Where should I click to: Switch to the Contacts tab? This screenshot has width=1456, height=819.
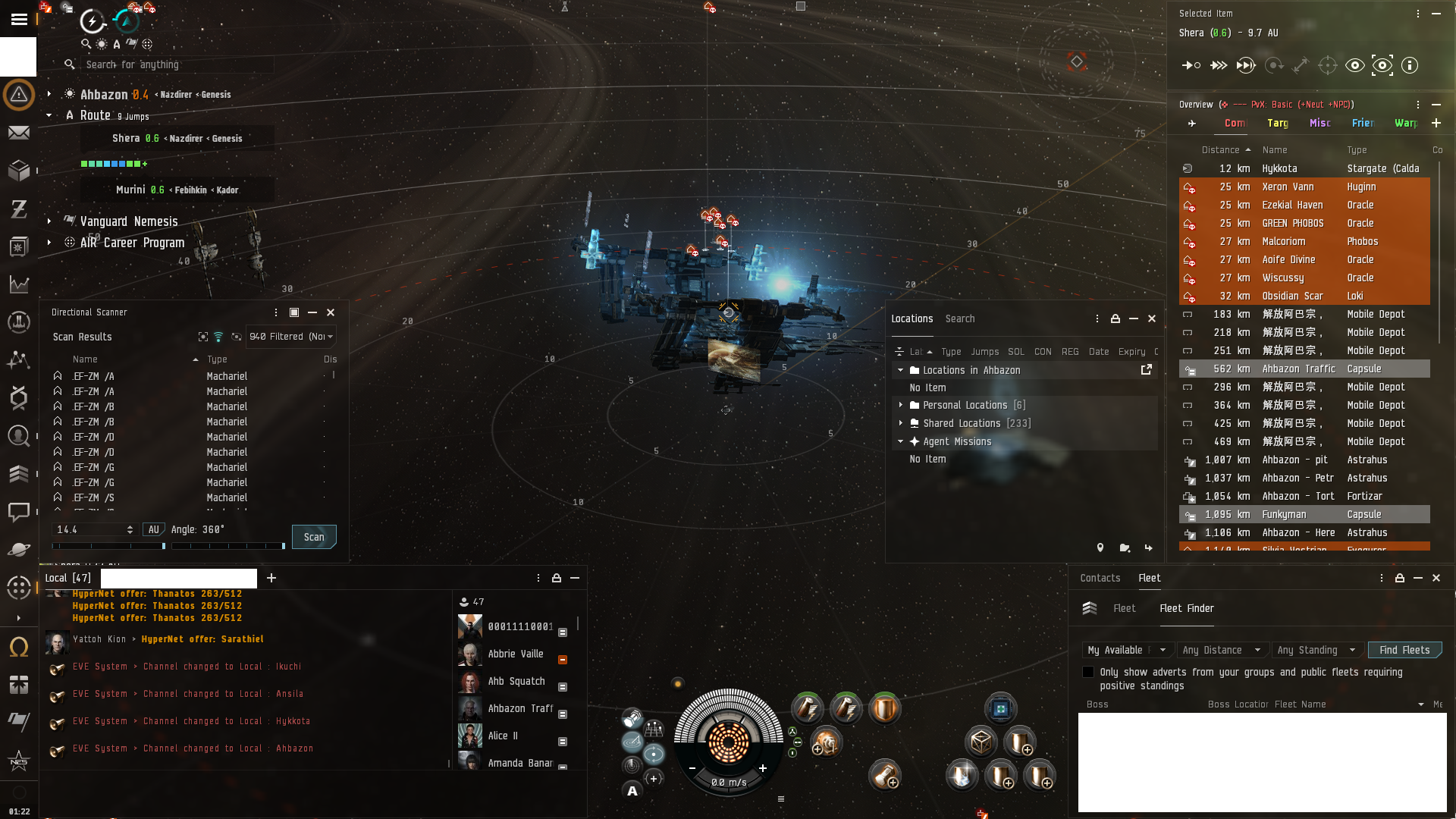click(x=1100, y=578)
